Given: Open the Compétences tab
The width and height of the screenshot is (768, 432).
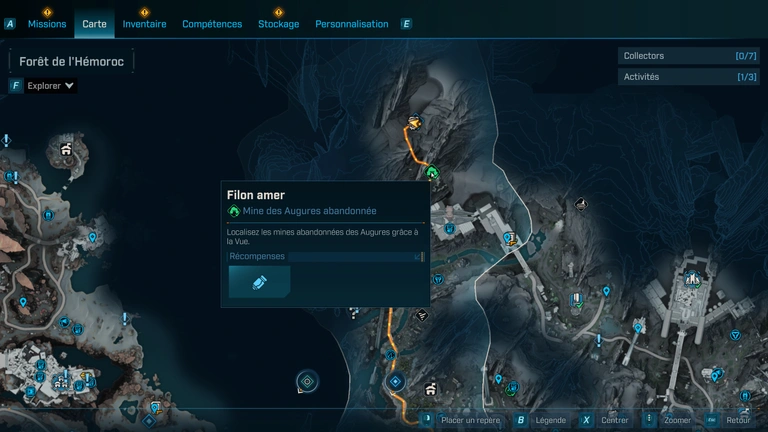Looking at the screenshot, I should (x=212, y=24).
